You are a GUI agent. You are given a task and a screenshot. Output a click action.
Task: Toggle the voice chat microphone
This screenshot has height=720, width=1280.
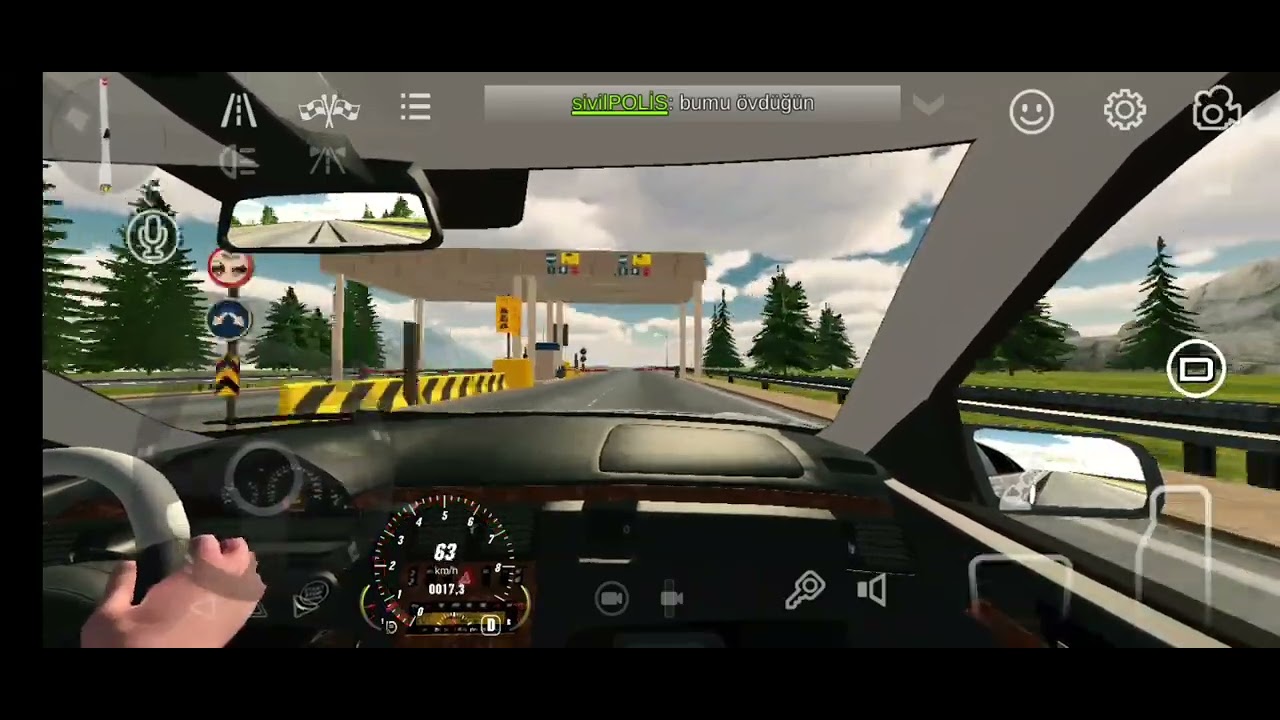pyautogui.click(x=152, y=237)
